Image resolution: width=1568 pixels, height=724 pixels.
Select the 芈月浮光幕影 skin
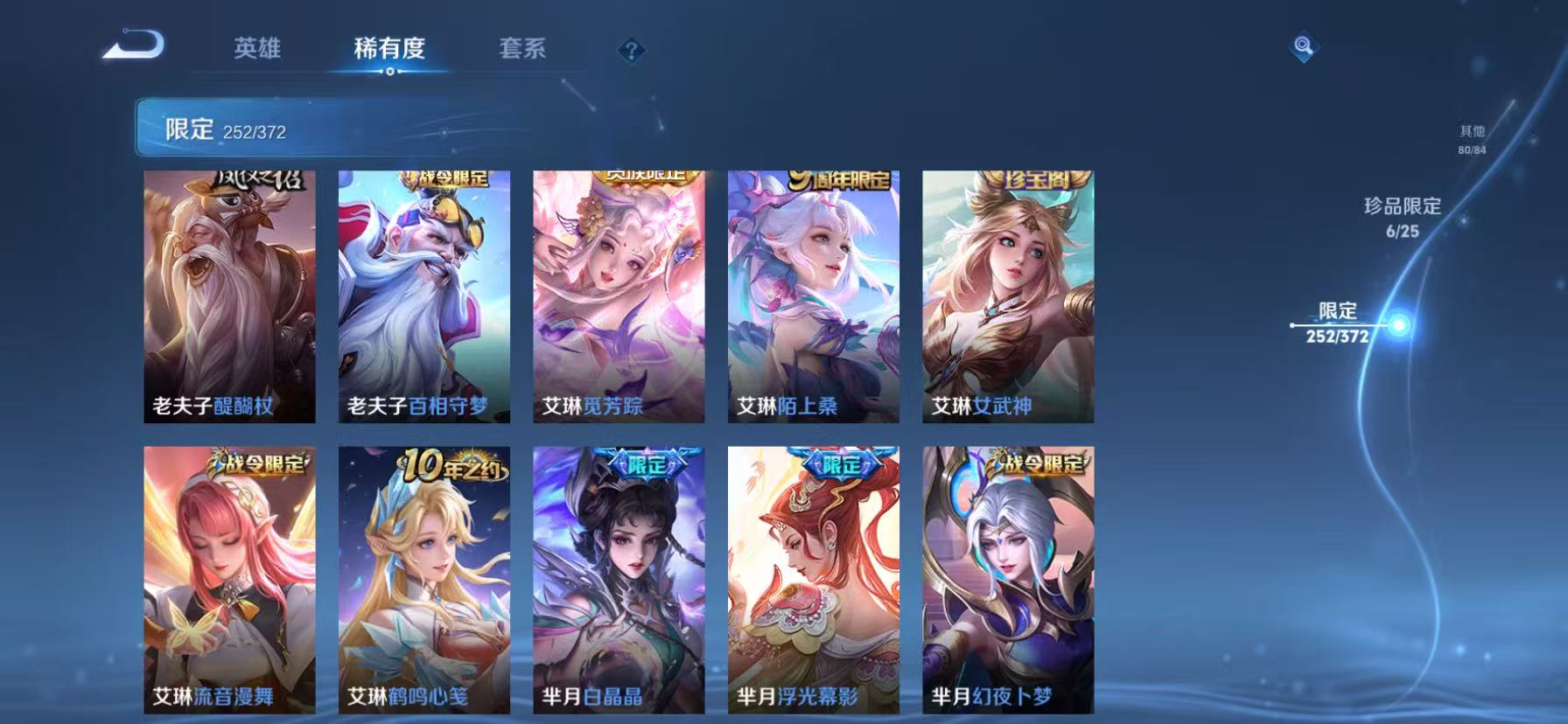pos(815,581)
